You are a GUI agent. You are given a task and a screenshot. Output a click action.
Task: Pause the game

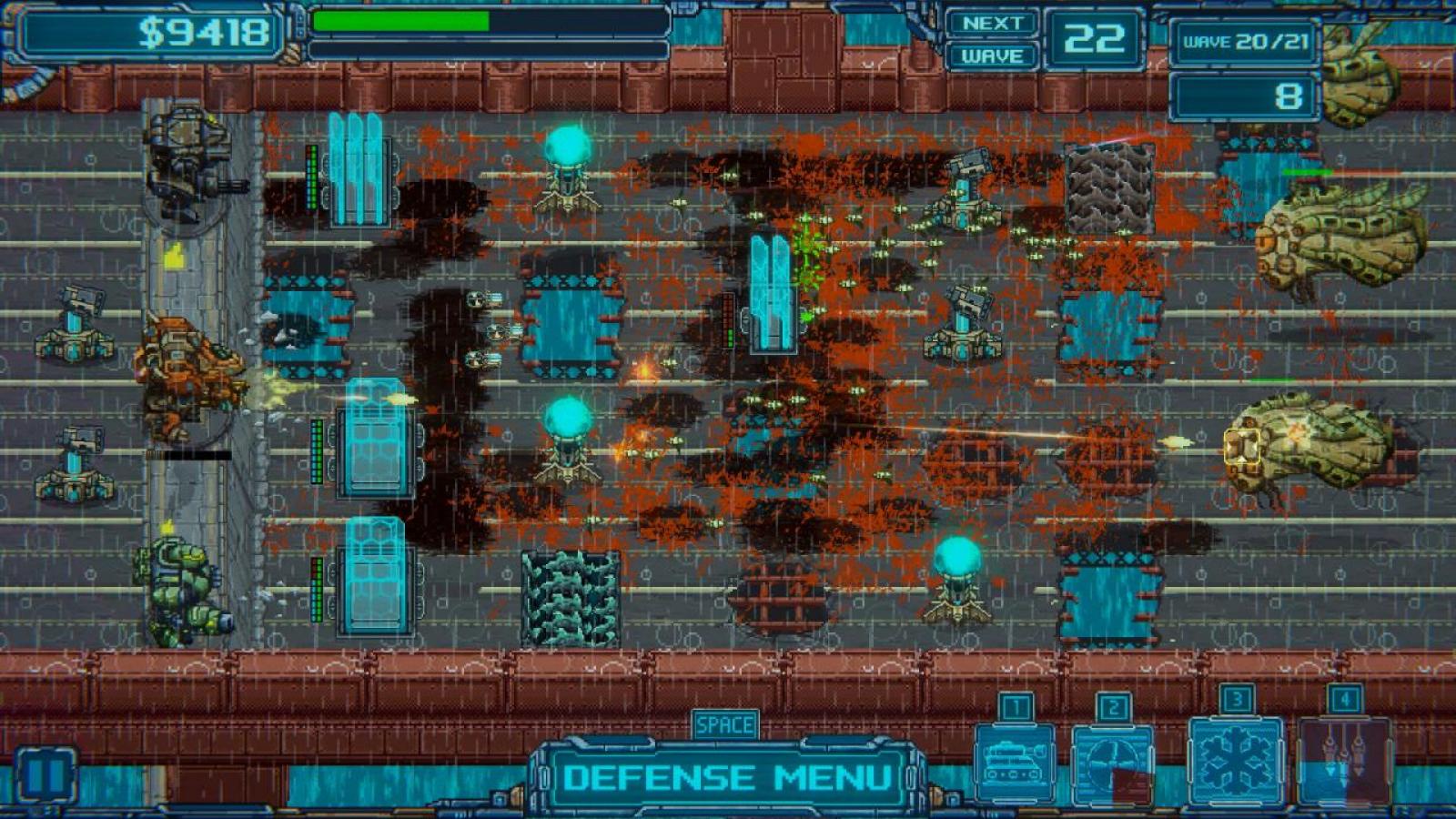coord(45,776)
